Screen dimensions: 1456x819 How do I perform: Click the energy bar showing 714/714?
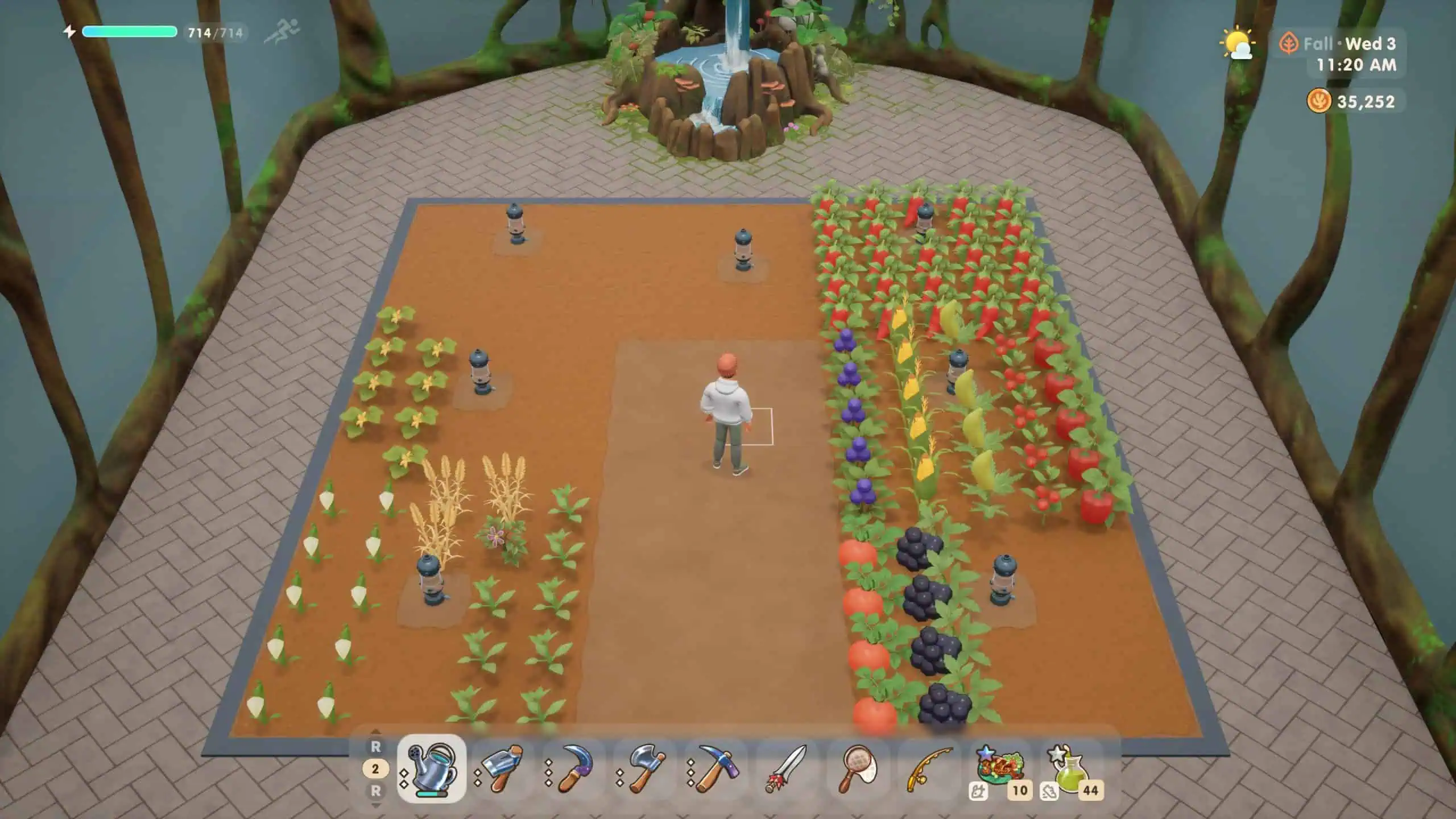(130, 32)
